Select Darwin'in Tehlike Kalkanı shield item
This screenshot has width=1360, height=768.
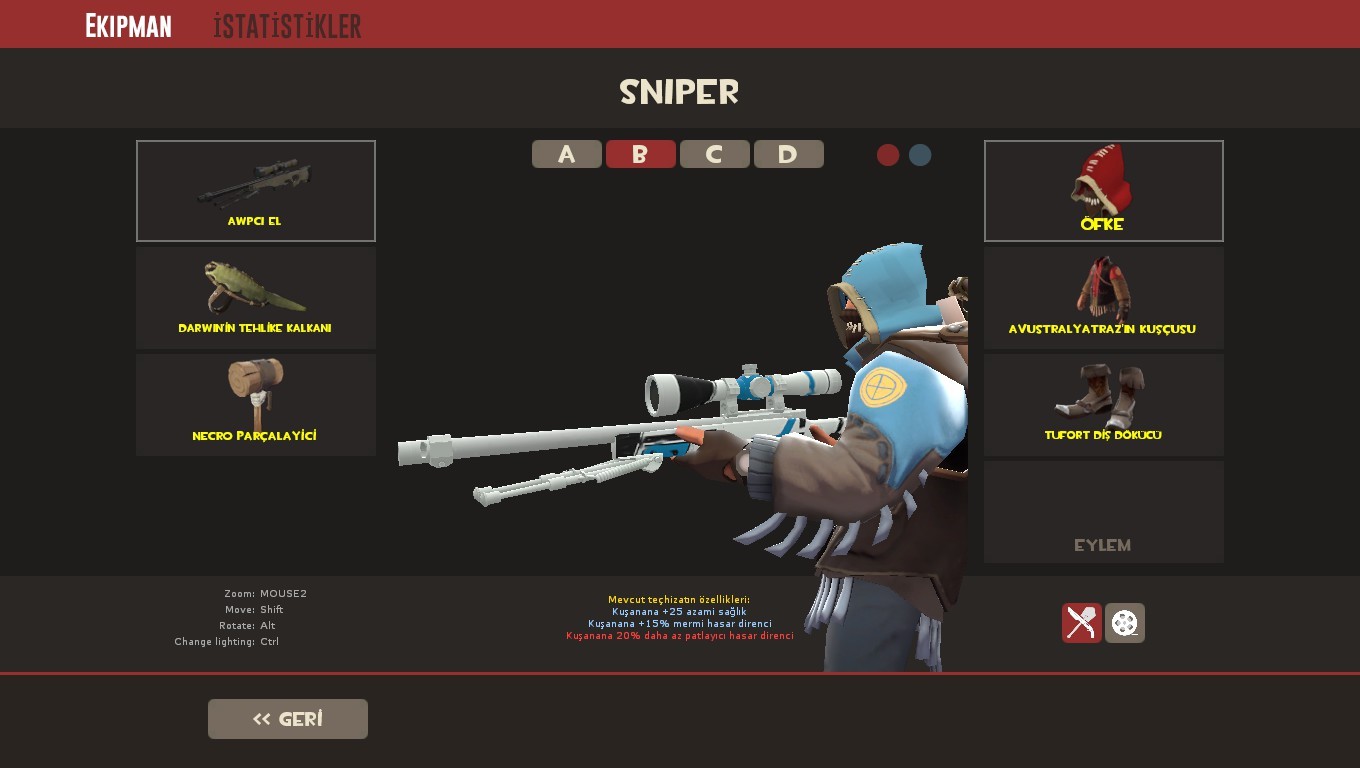pos(255,297)
